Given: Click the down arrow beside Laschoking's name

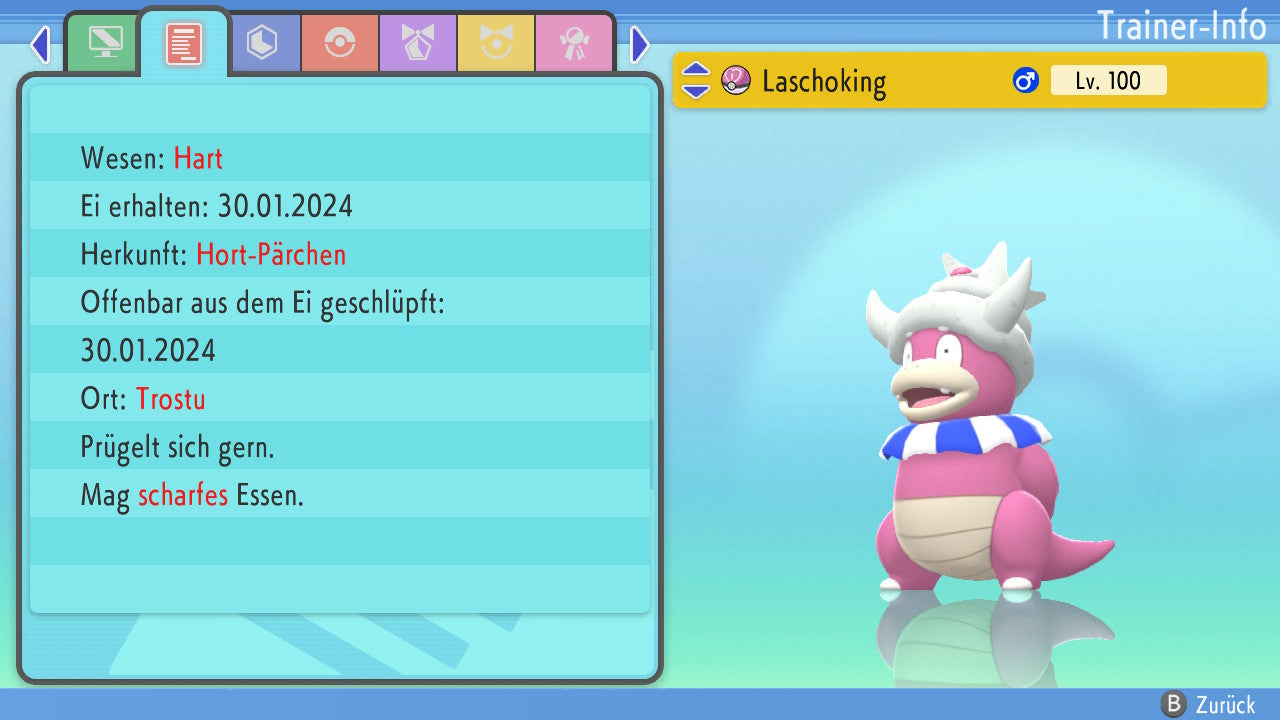Looking at the screenshot, I should [x=696, y=90].
